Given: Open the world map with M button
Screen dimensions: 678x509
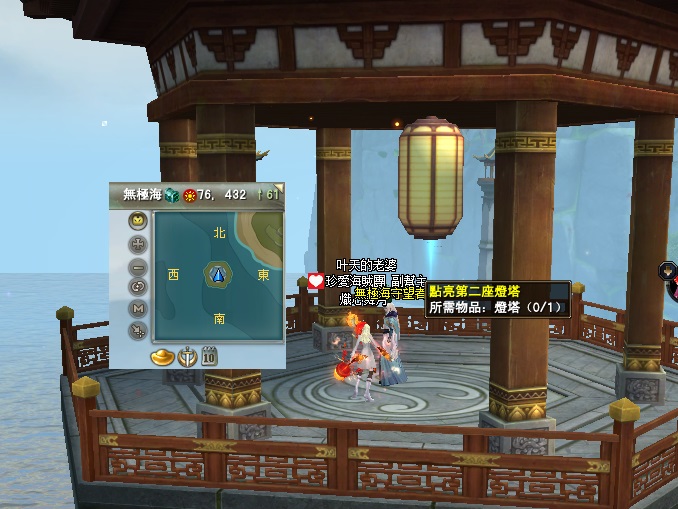Looking at the screenshot, I should (x=138, y=309).
